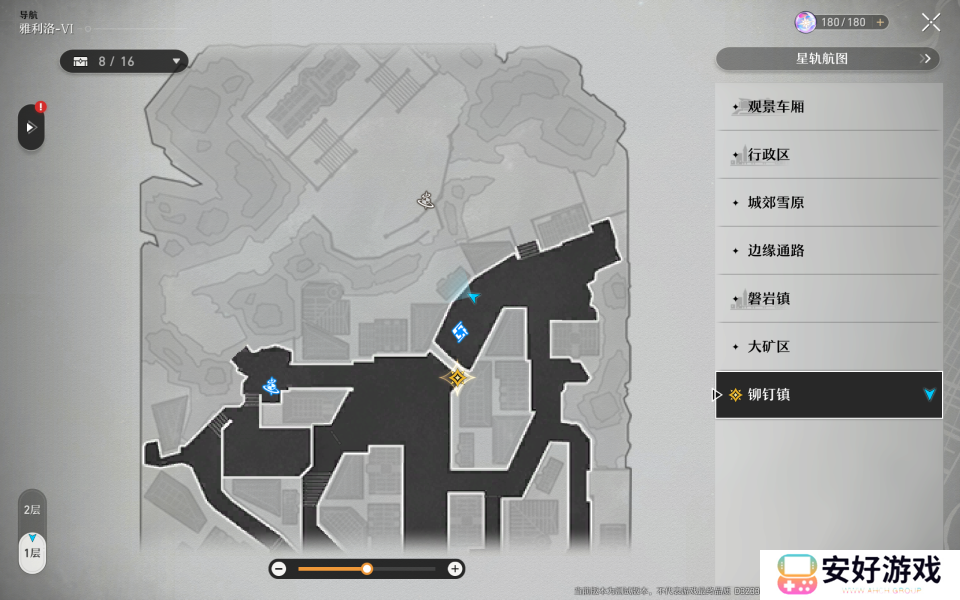Screen dimensions: 960x600
Task: Select the golden mission marker on map
Action: pyautogui.click(x=457, y=377)
